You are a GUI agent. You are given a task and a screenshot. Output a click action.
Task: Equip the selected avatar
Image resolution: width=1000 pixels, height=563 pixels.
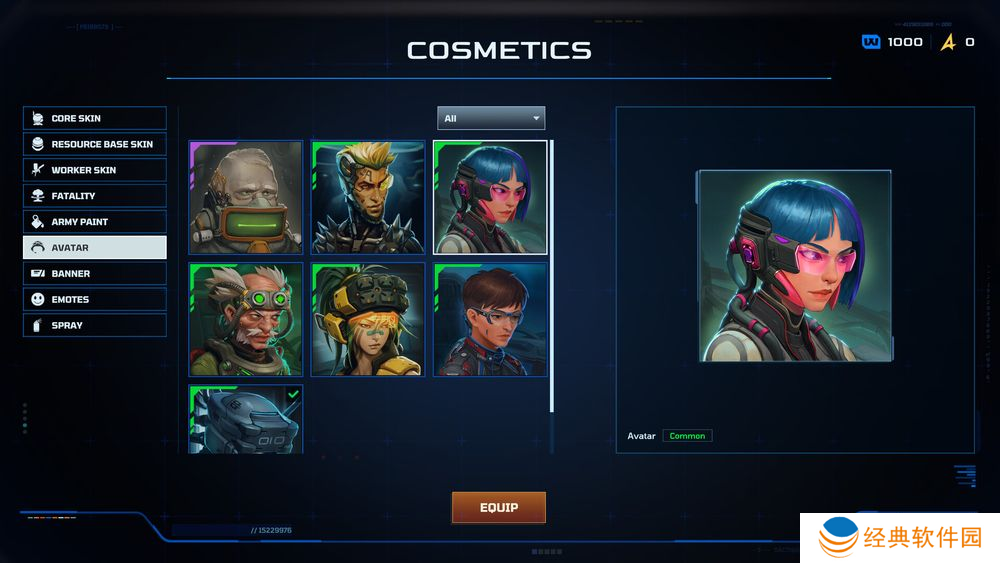click(499, 507)
